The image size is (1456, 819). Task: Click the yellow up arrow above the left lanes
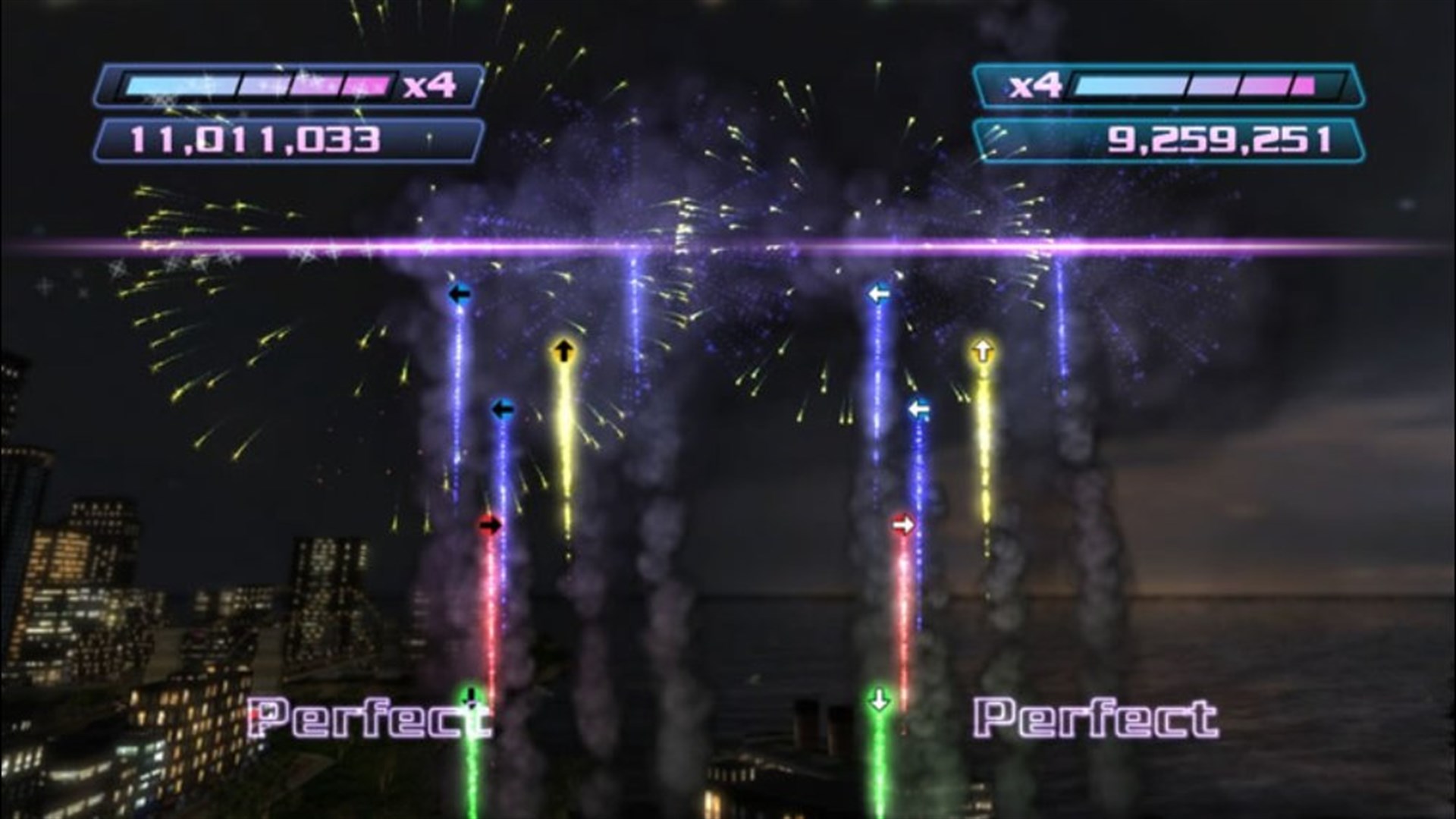[563, 351]
